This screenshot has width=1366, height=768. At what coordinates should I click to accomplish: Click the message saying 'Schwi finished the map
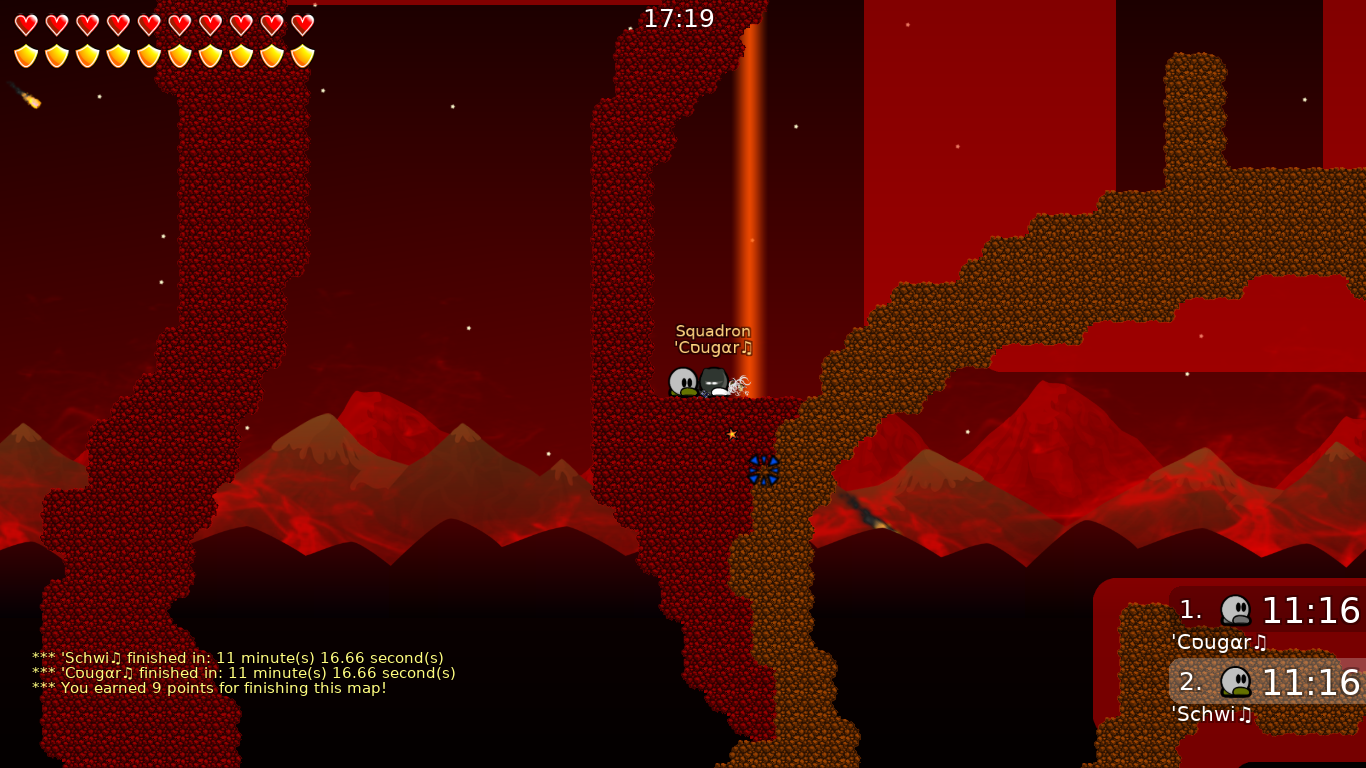click(236, 658)
